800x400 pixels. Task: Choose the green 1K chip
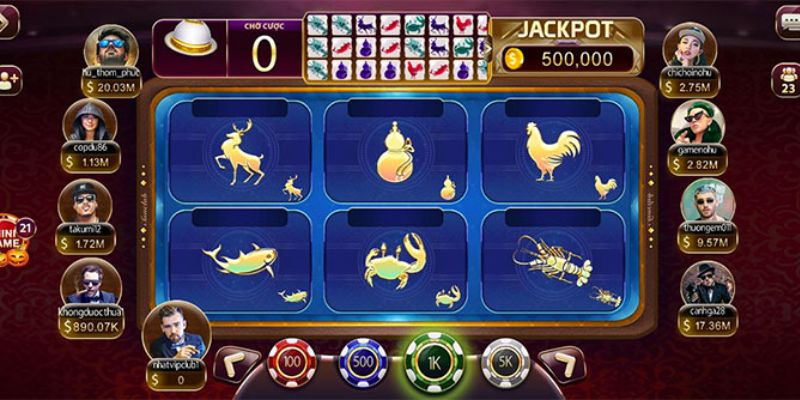[432, 357]
